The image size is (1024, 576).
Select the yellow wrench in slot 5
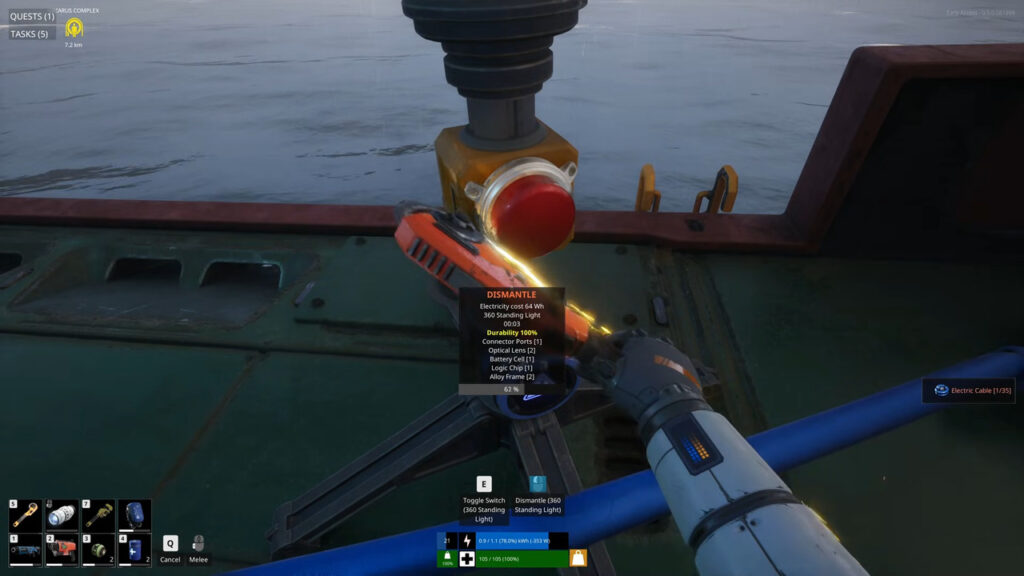(26, 516)
